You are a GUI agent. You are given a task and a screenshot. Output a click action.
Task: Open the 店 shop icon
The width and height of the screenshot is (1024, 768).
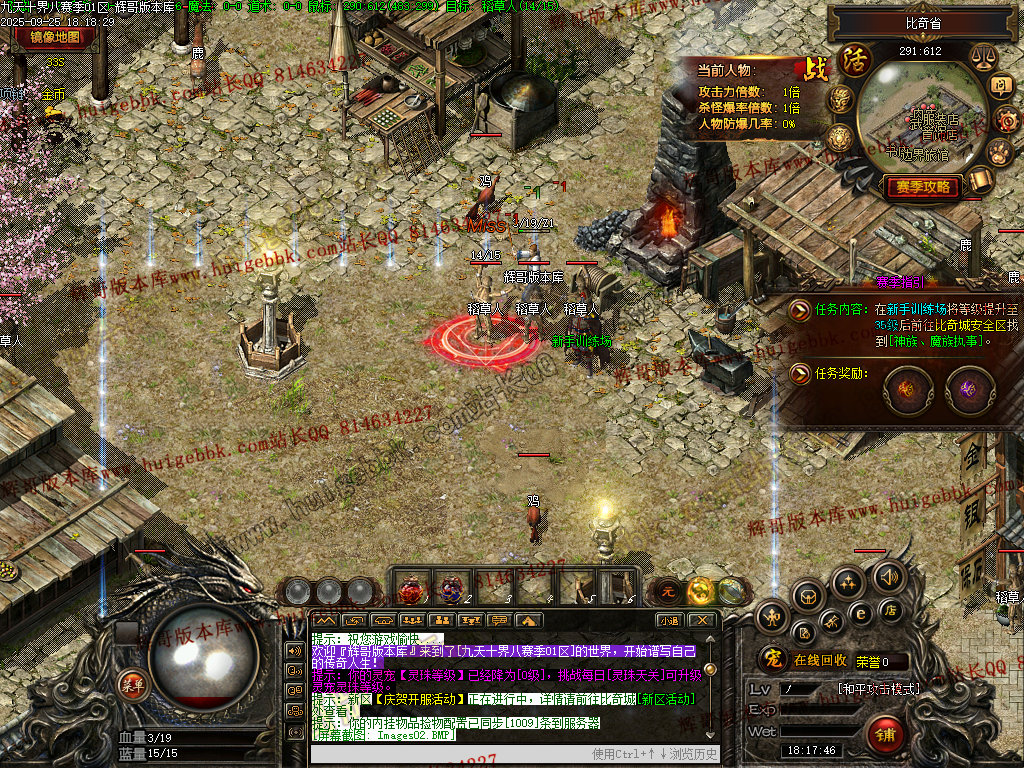click(x=889, y=609)
